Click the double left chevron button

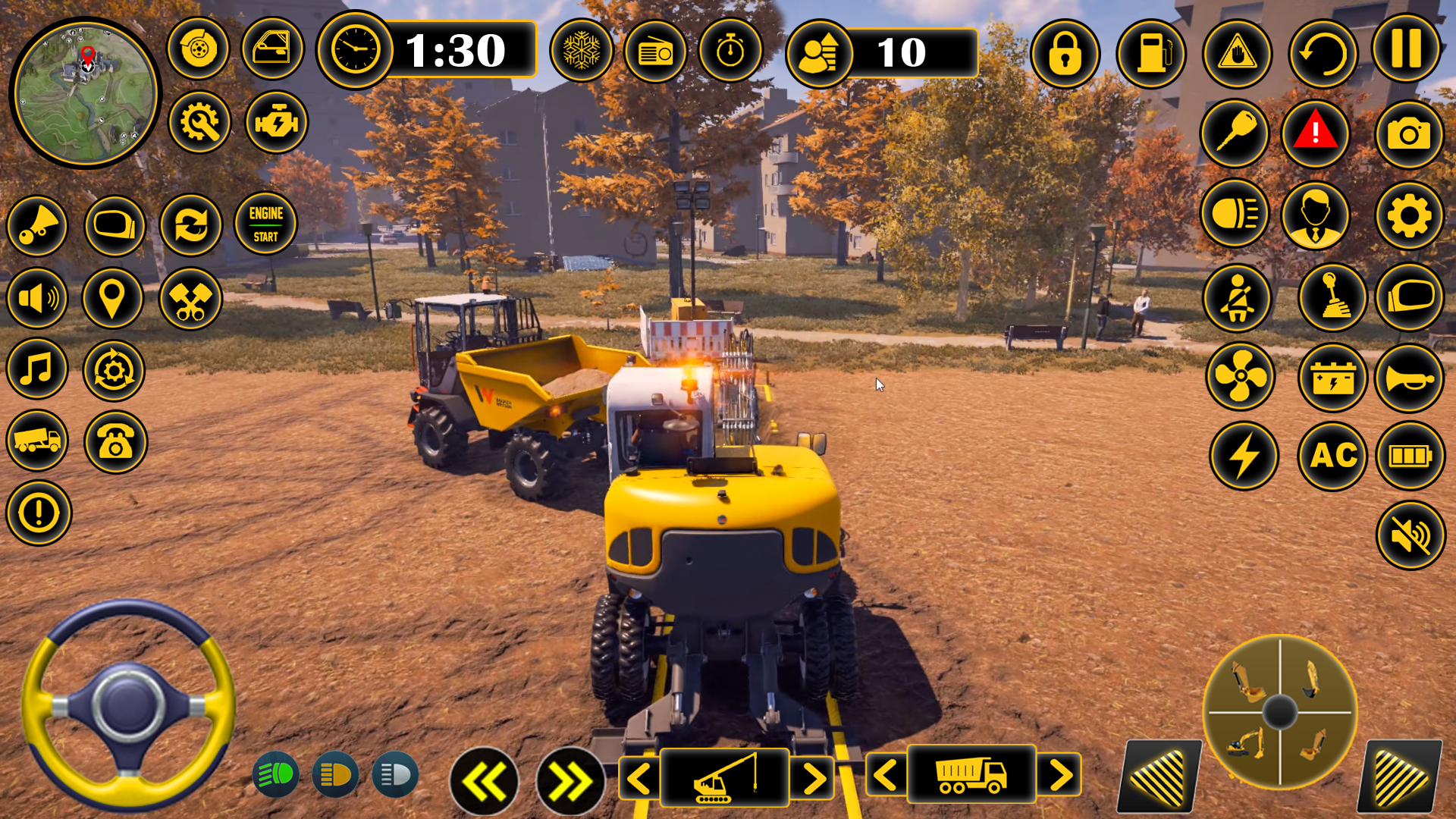click(x=484, y=781)
